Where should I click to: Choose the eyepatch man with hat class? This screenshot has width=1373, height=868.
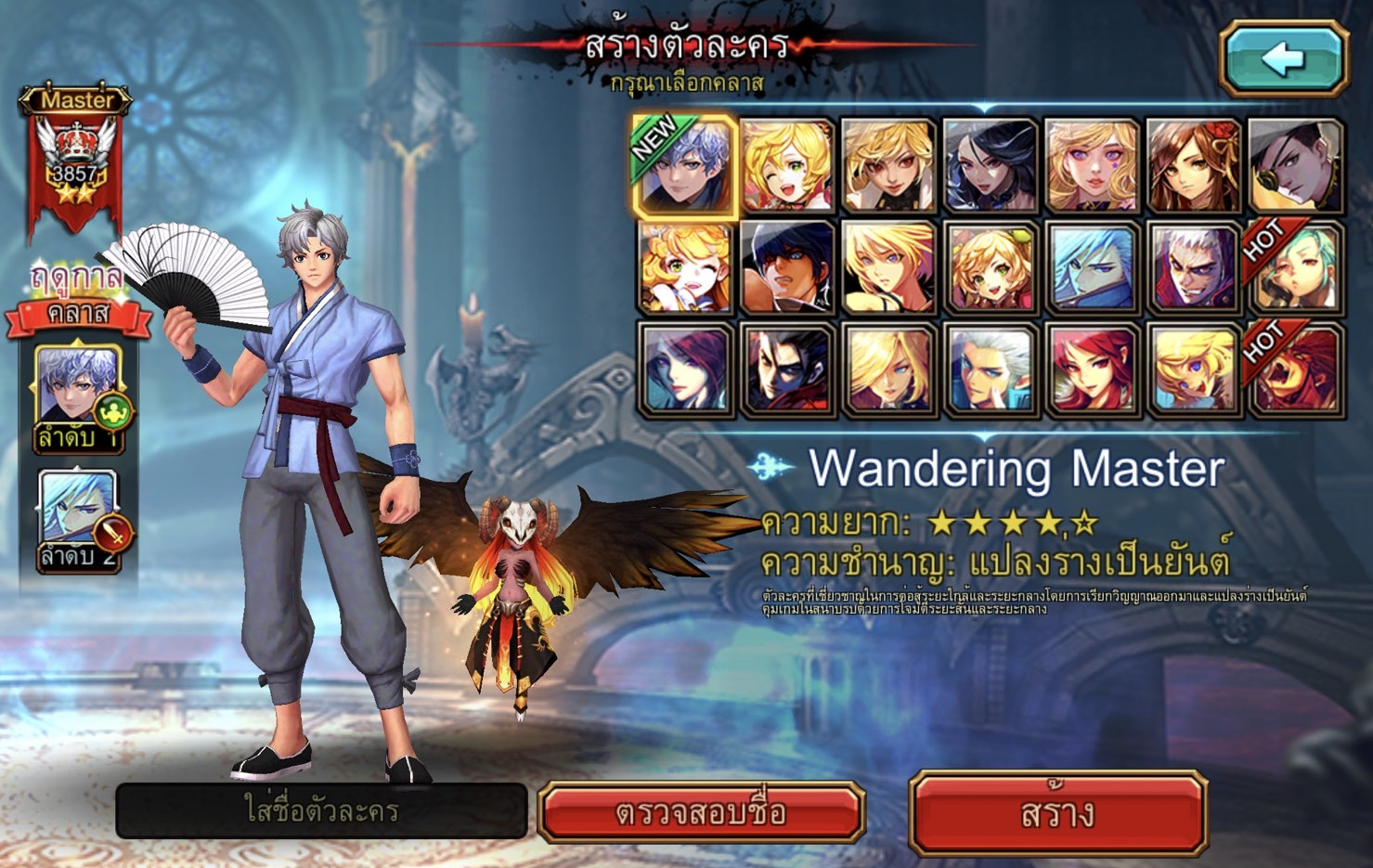[1295, 167]
